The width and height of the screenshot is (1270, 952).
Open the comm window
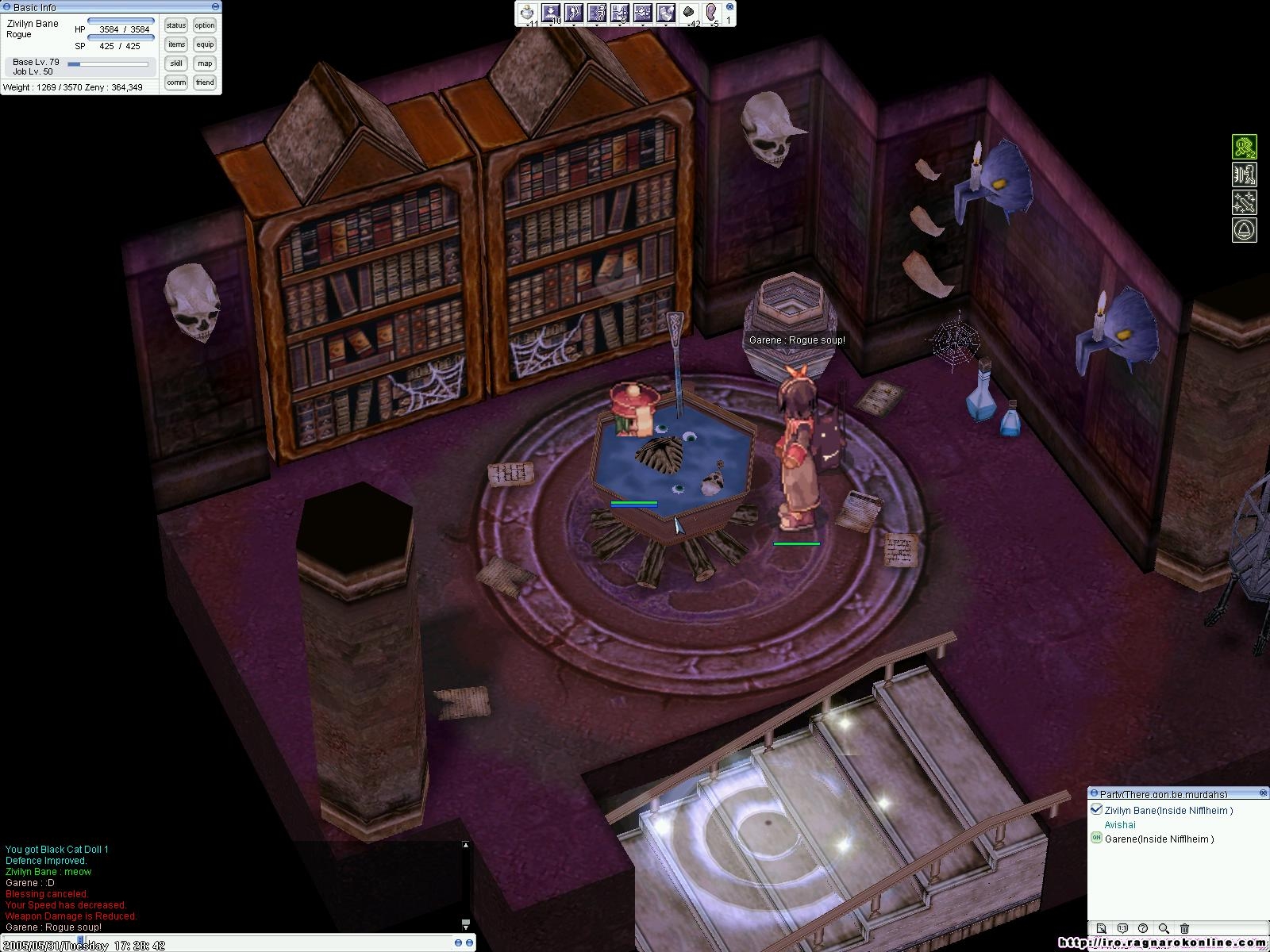[x=176, y=83]
